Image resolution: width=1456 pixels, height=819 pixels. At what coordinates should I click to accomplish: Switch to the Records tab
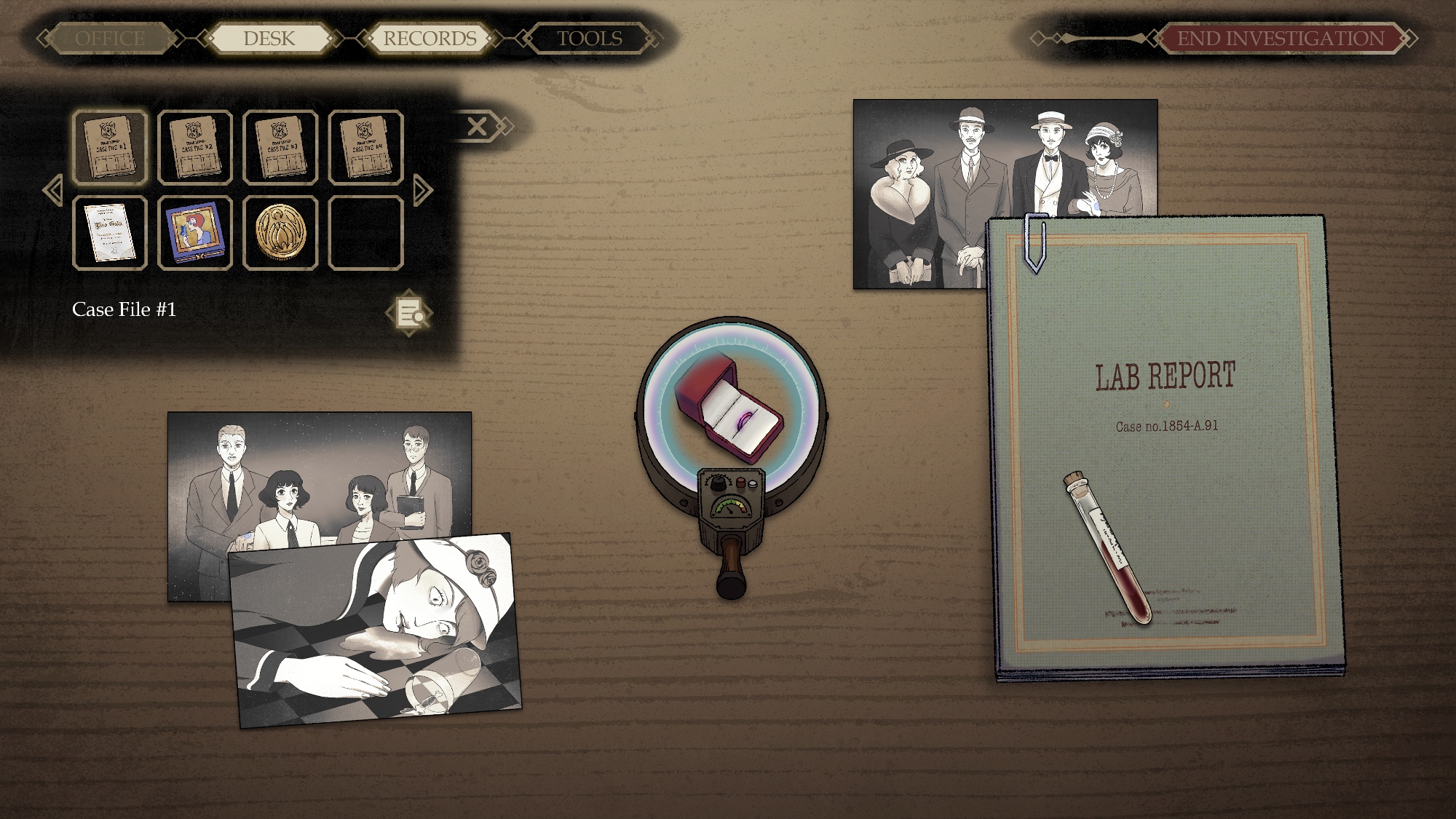[430, 39]
